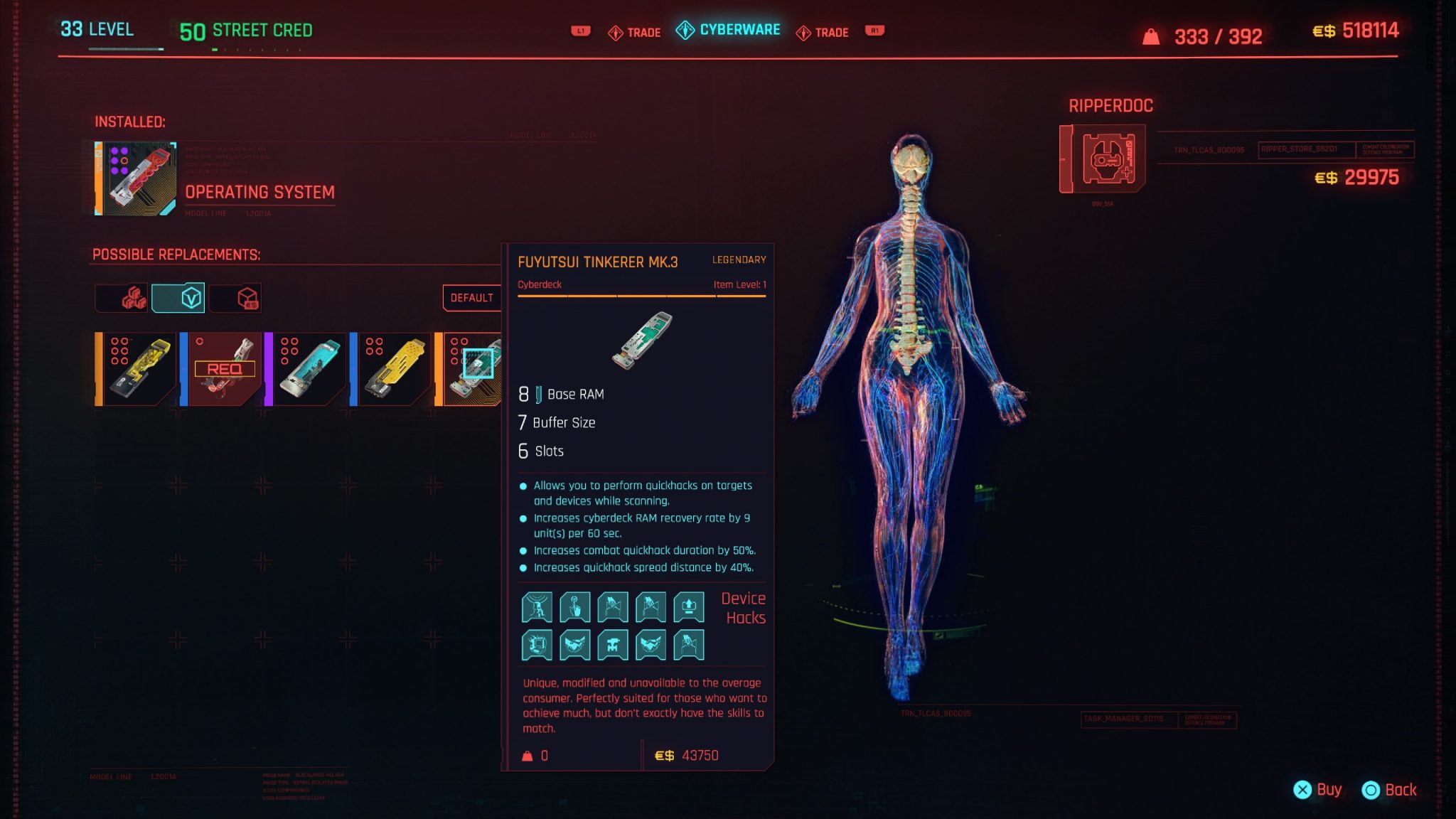Select the yellow legendary cyberdeck with six slots
This screenshot has height=819, width=1456.
coord(136,369)
